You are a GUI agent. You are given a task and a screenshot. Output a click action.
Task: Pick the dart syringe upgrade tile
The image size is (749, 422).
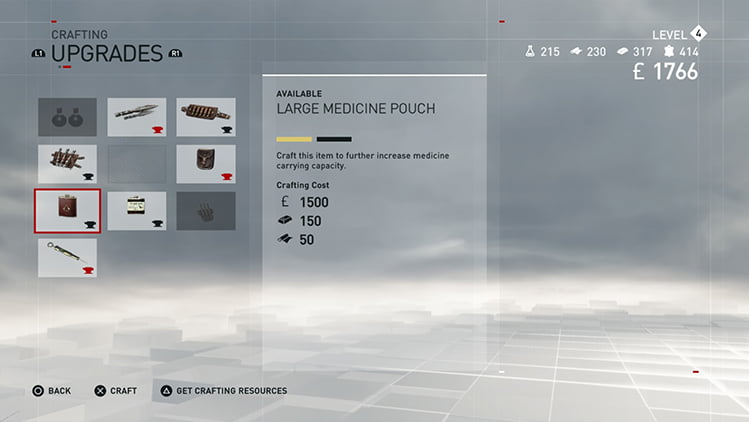pyautogui.click(x=67, y=257)
